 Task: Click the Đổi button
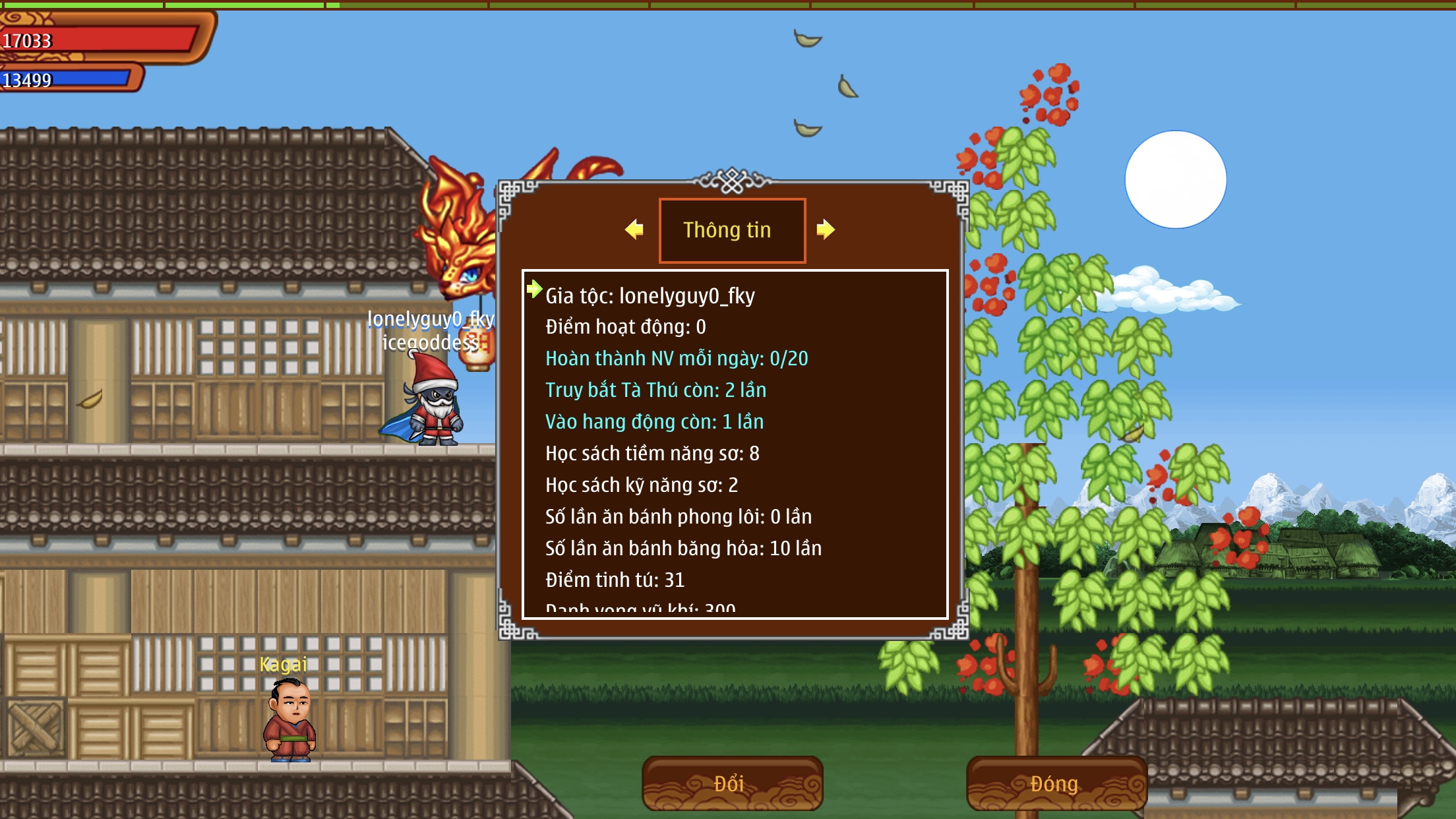tap(732, 783)
